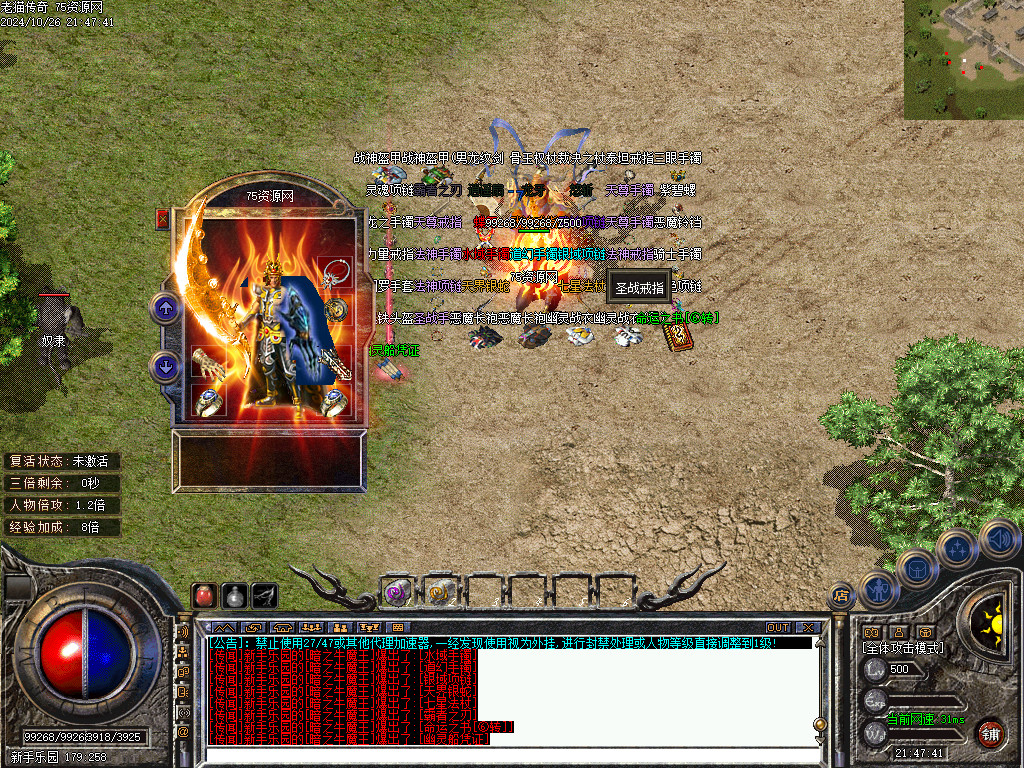1024x768 pixels.
Task: Open the 铺 stall button
Action: [x=990, y=732]
